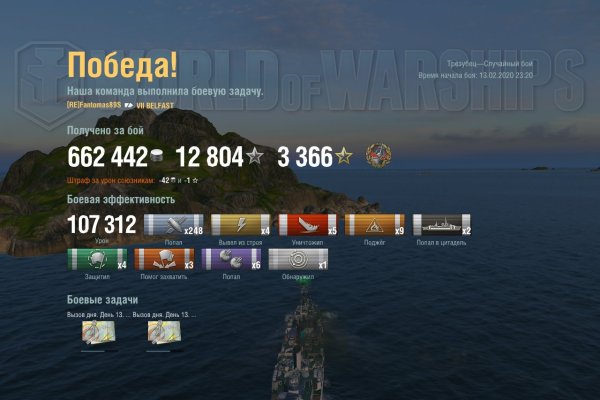Select the "Помог захватить" x3 ribbon
Screen dimensions: 600x400
click(x=163, y=259)
